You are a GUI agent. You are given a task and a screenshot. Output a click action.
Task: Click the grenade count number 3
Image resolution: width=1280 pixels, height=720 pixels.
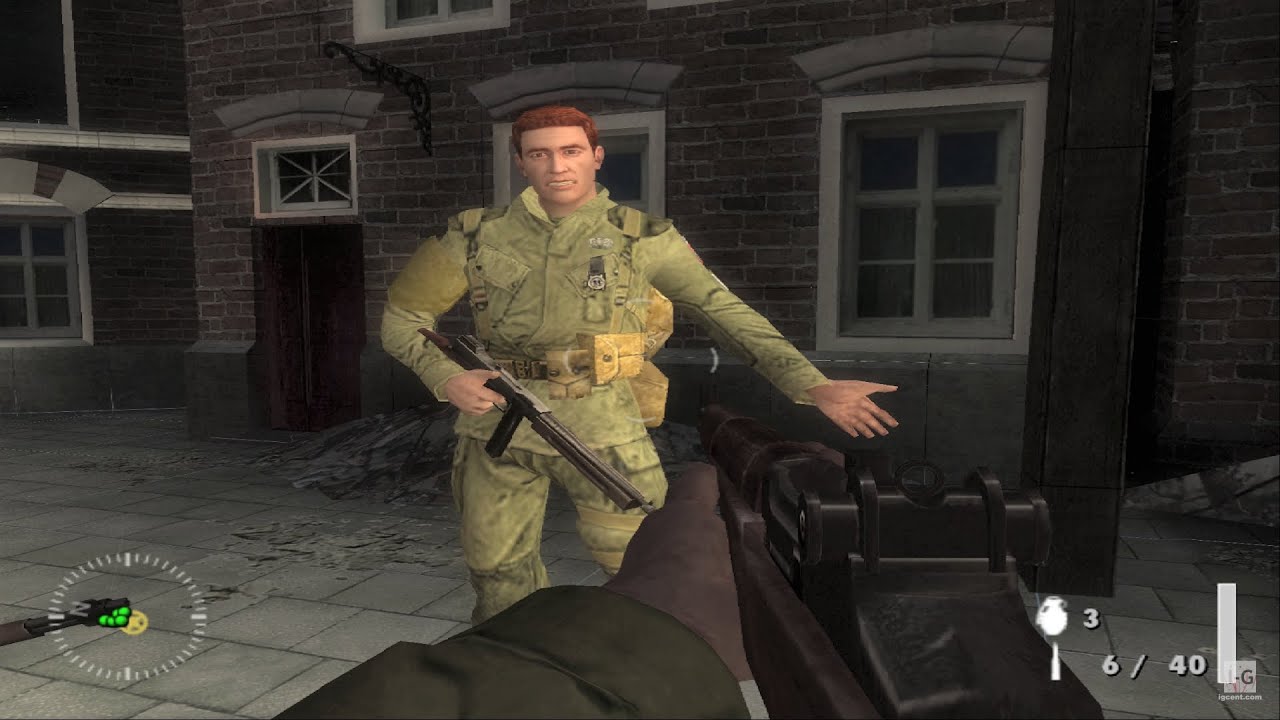coord(1090,617)
